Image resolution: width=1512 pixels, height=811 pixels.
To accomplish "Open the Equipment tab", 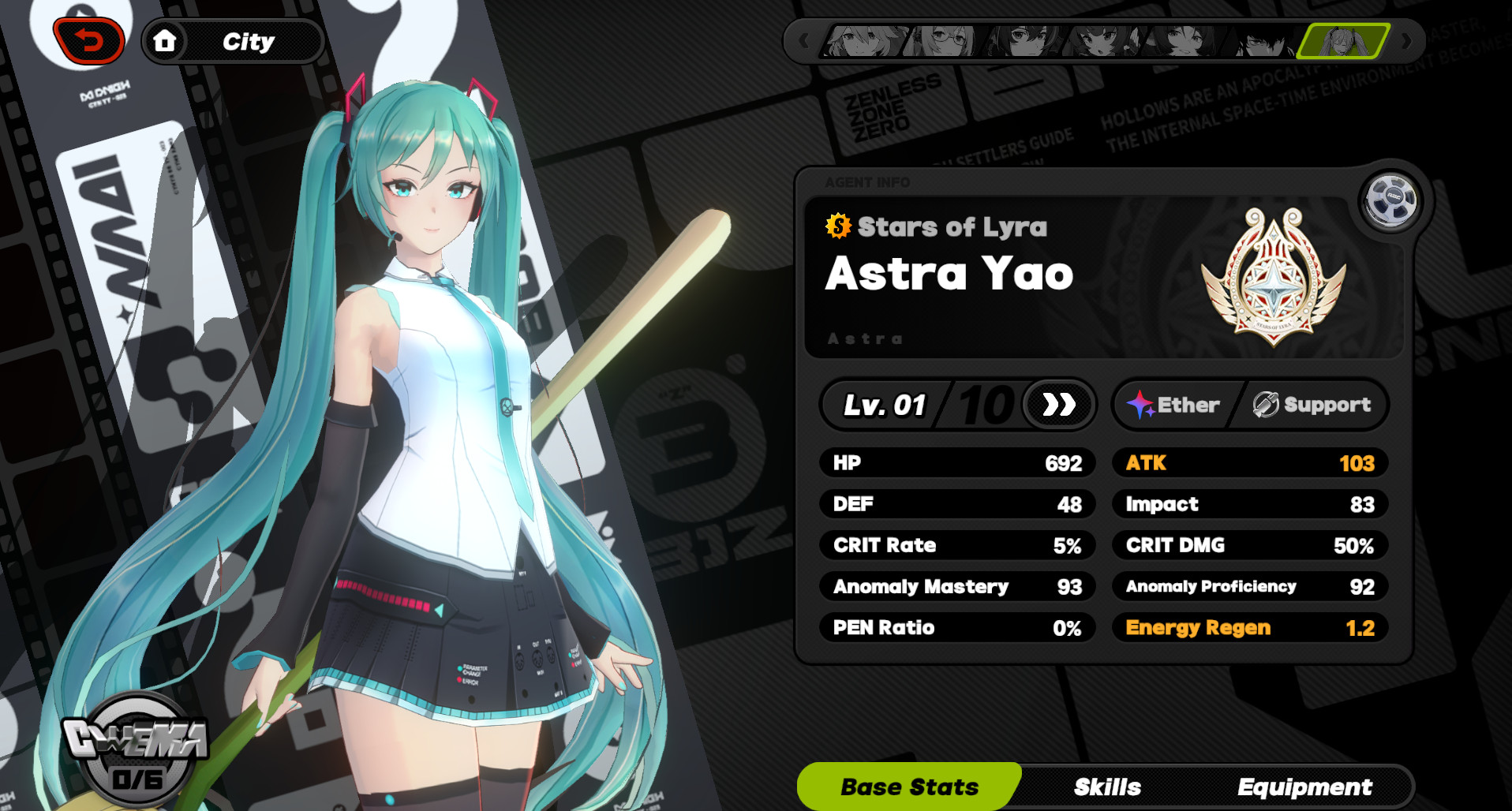I will (1304, 787).
